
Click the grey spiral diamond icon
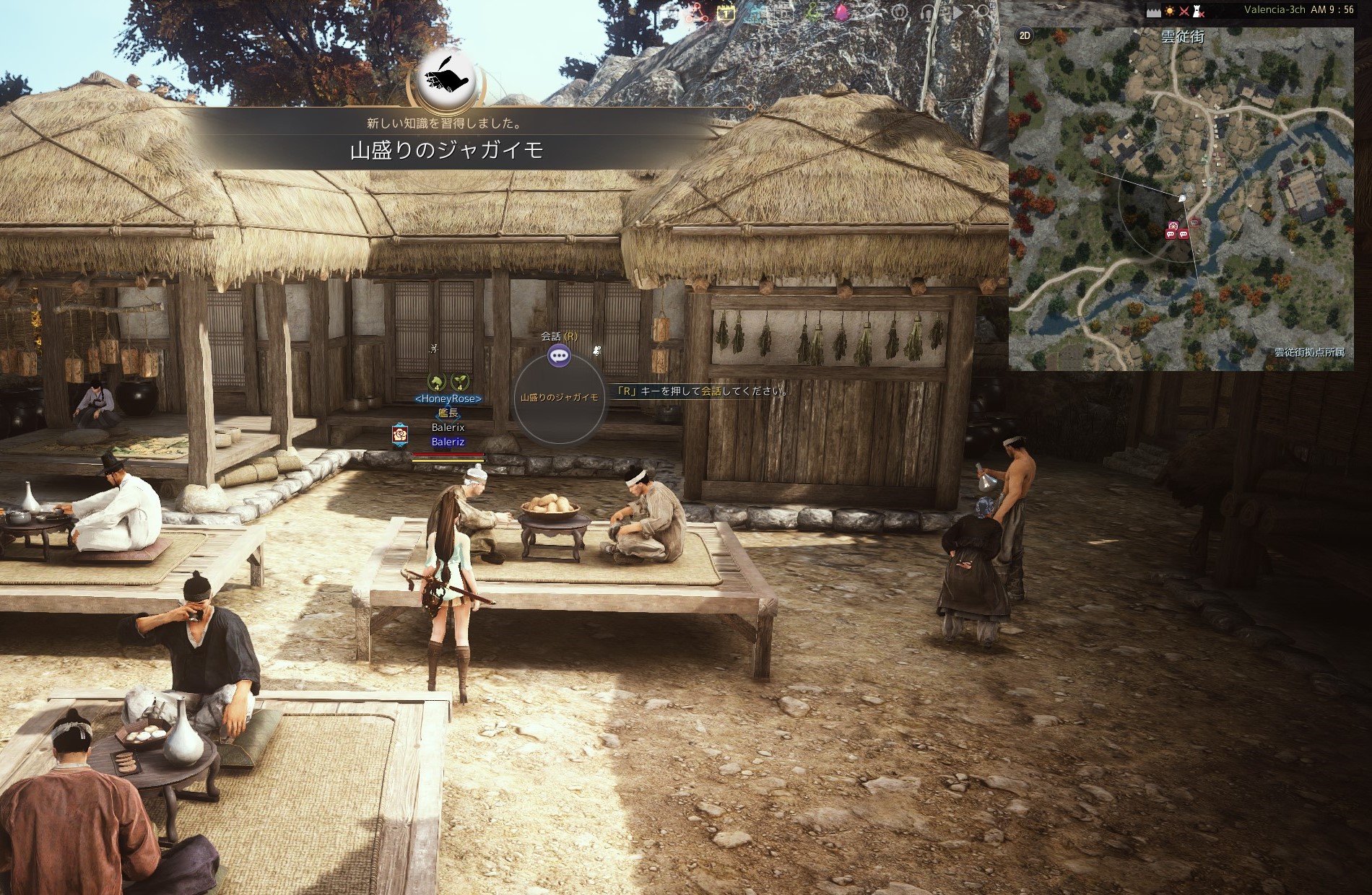click(x=871, y=12)
